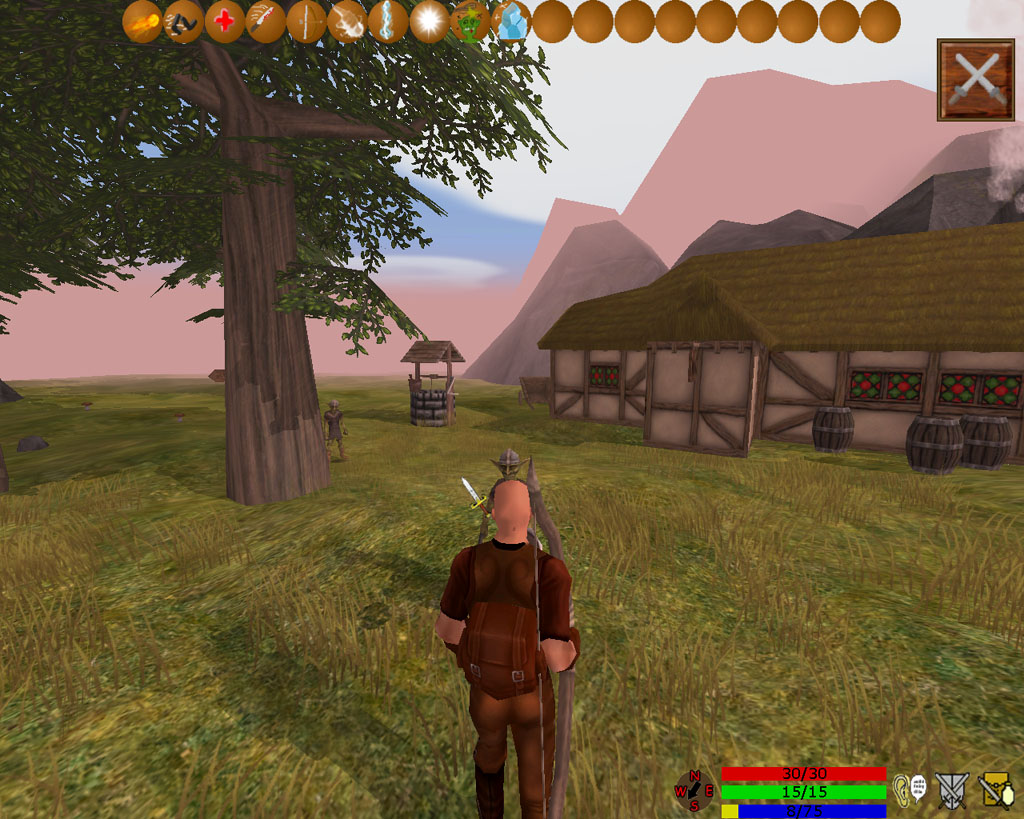Viewport: 1024px width, 819px height.
Task: Cast the blue lightning bolt spell
Action: click(388, 22)
